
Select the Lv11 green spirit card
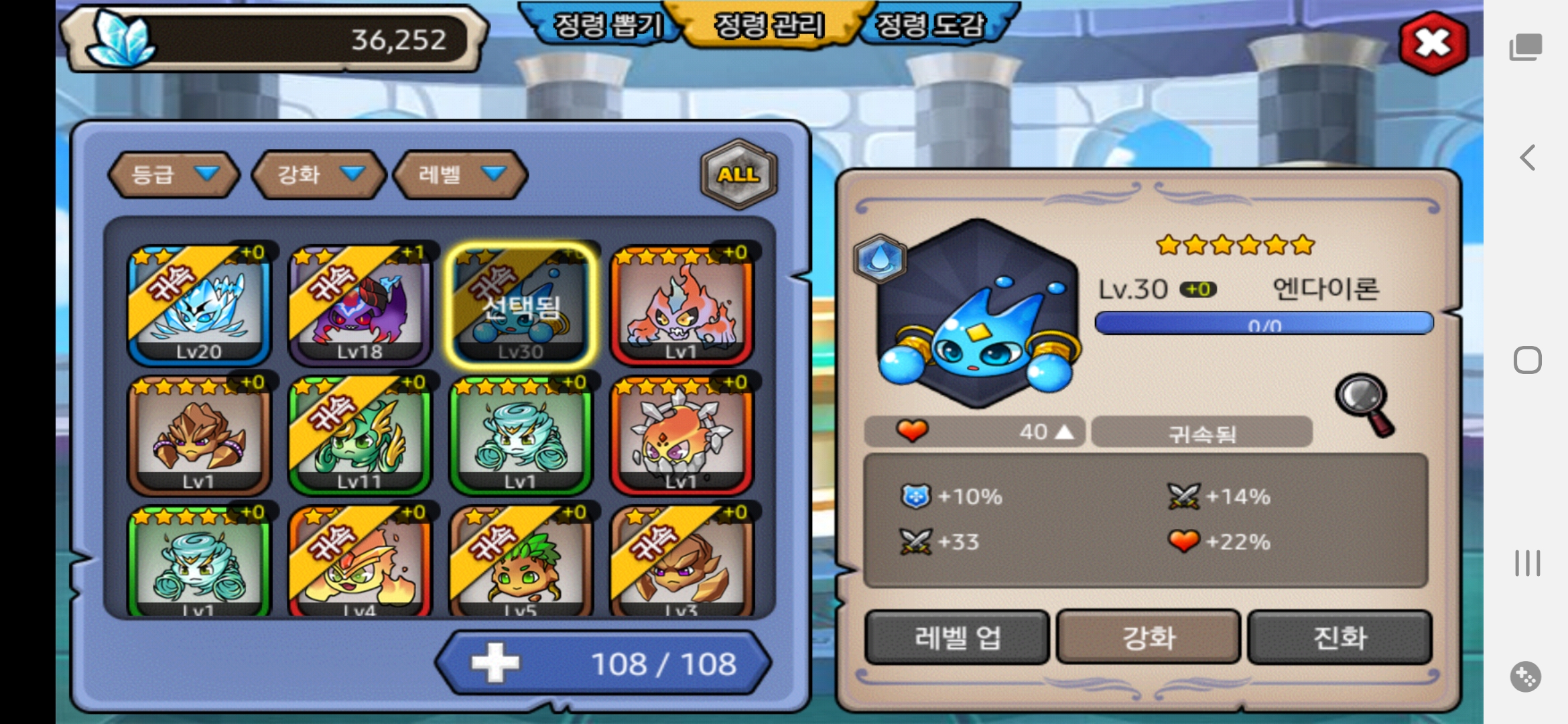[360, 434]
